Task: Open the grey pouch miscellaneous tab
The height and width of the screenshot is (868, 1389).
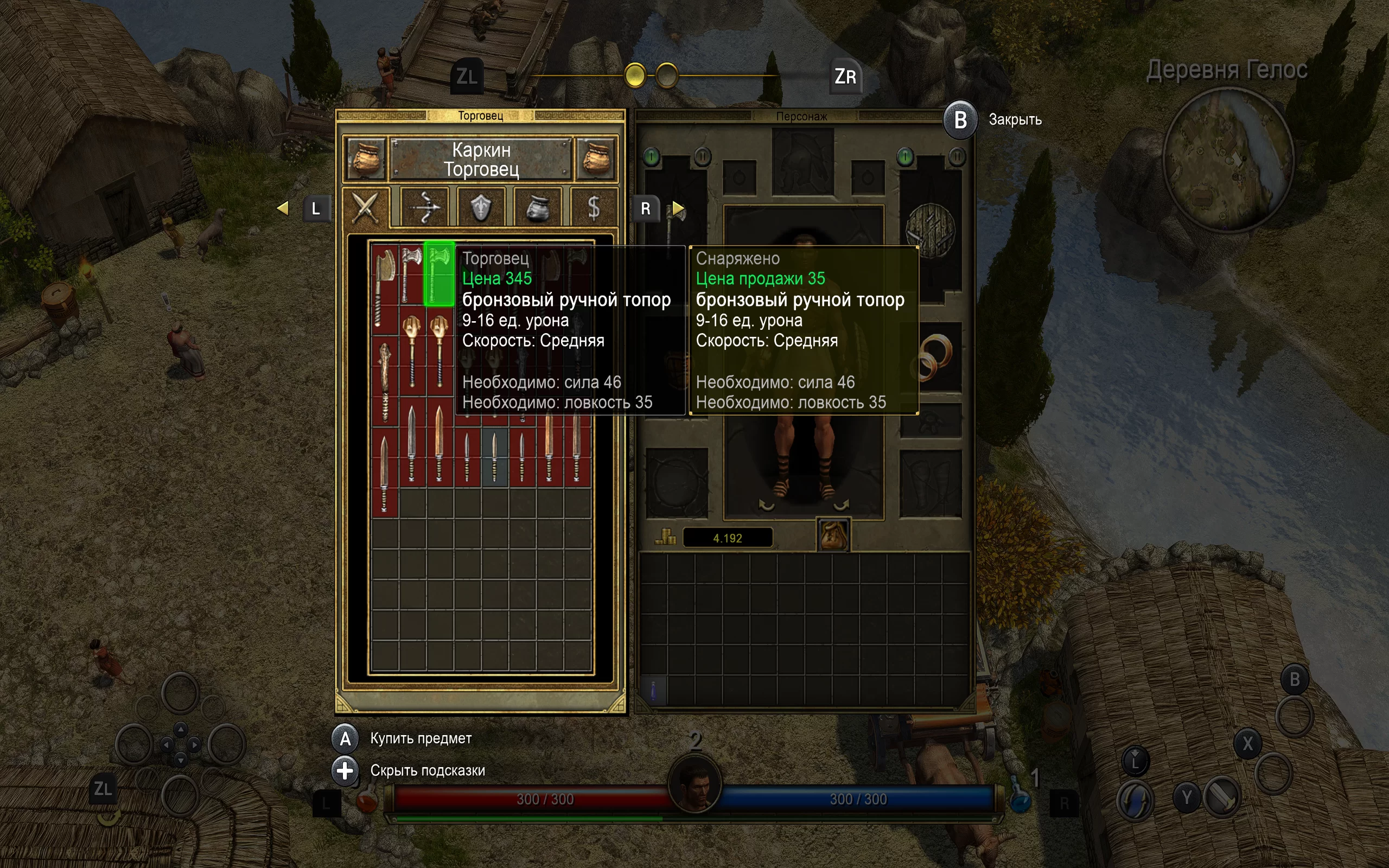Action: point(537,207)
